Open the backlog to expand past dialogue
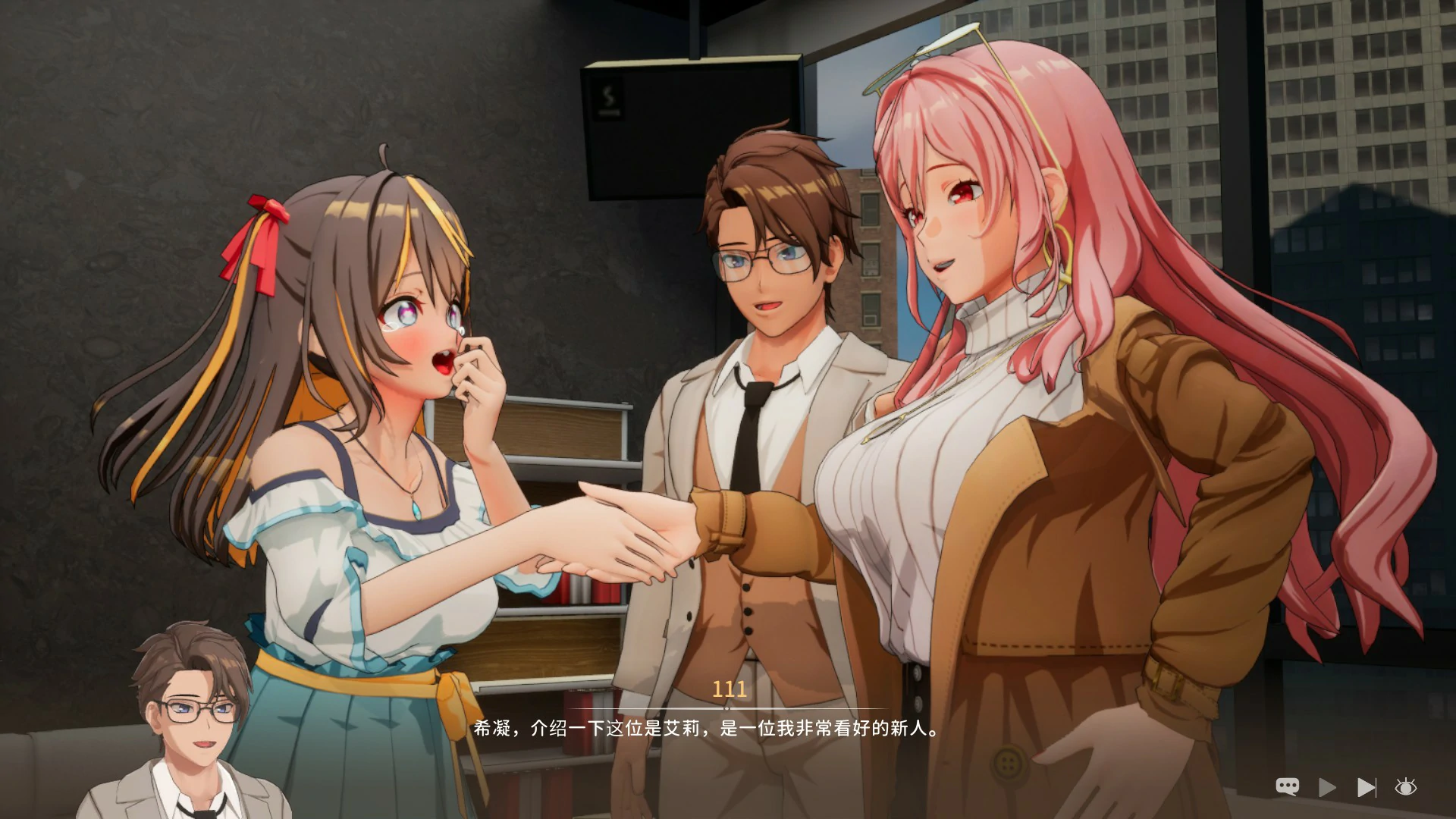The image size is (1456, 819). tap(1287, 786)
